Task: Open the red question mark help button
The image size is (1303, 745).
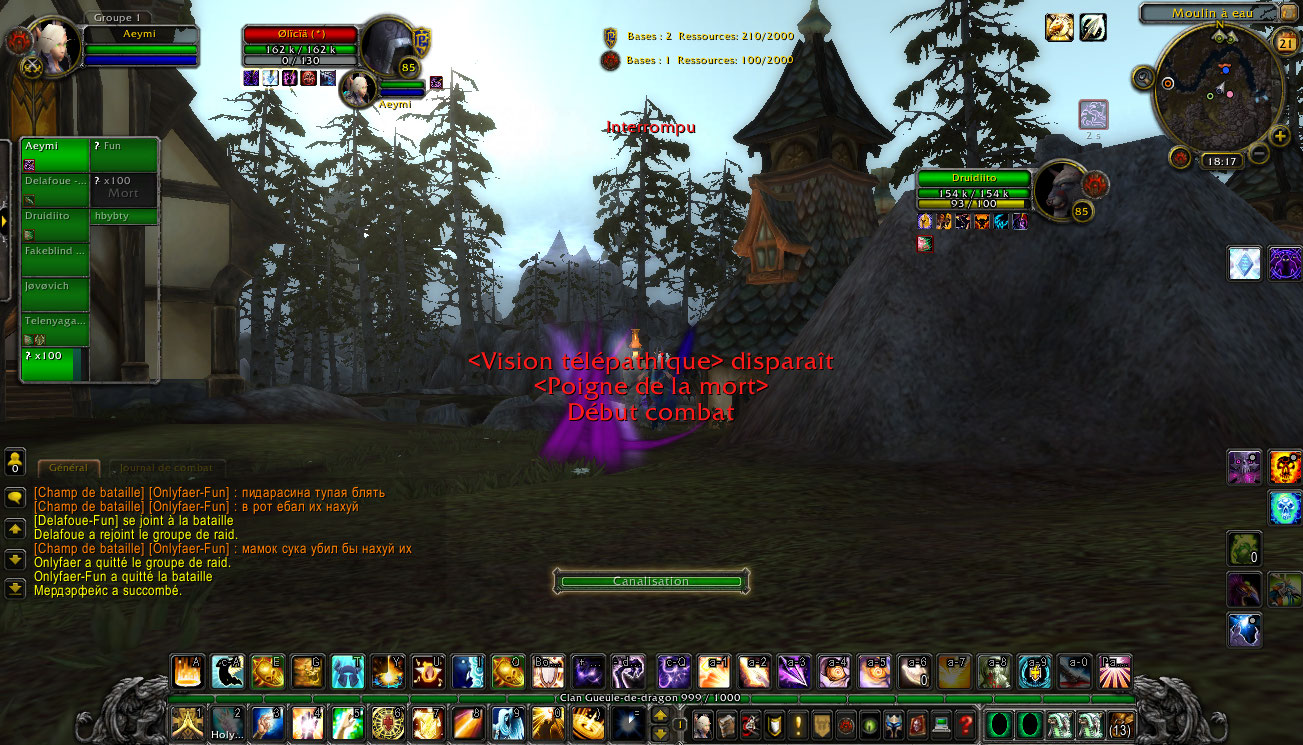Action: (x=965, y=723)
